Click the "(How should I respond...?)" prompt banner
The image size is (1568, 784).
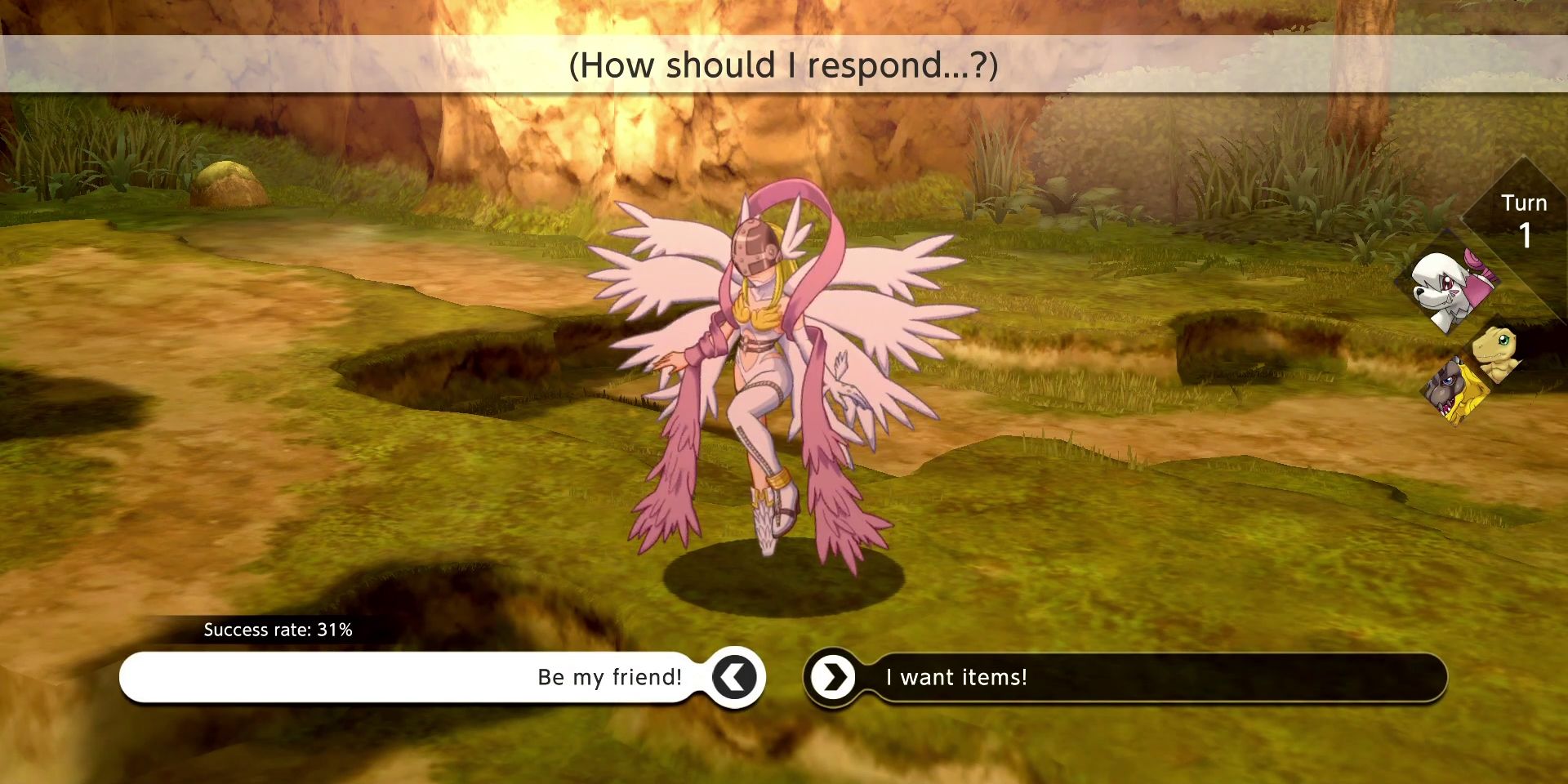784,65
